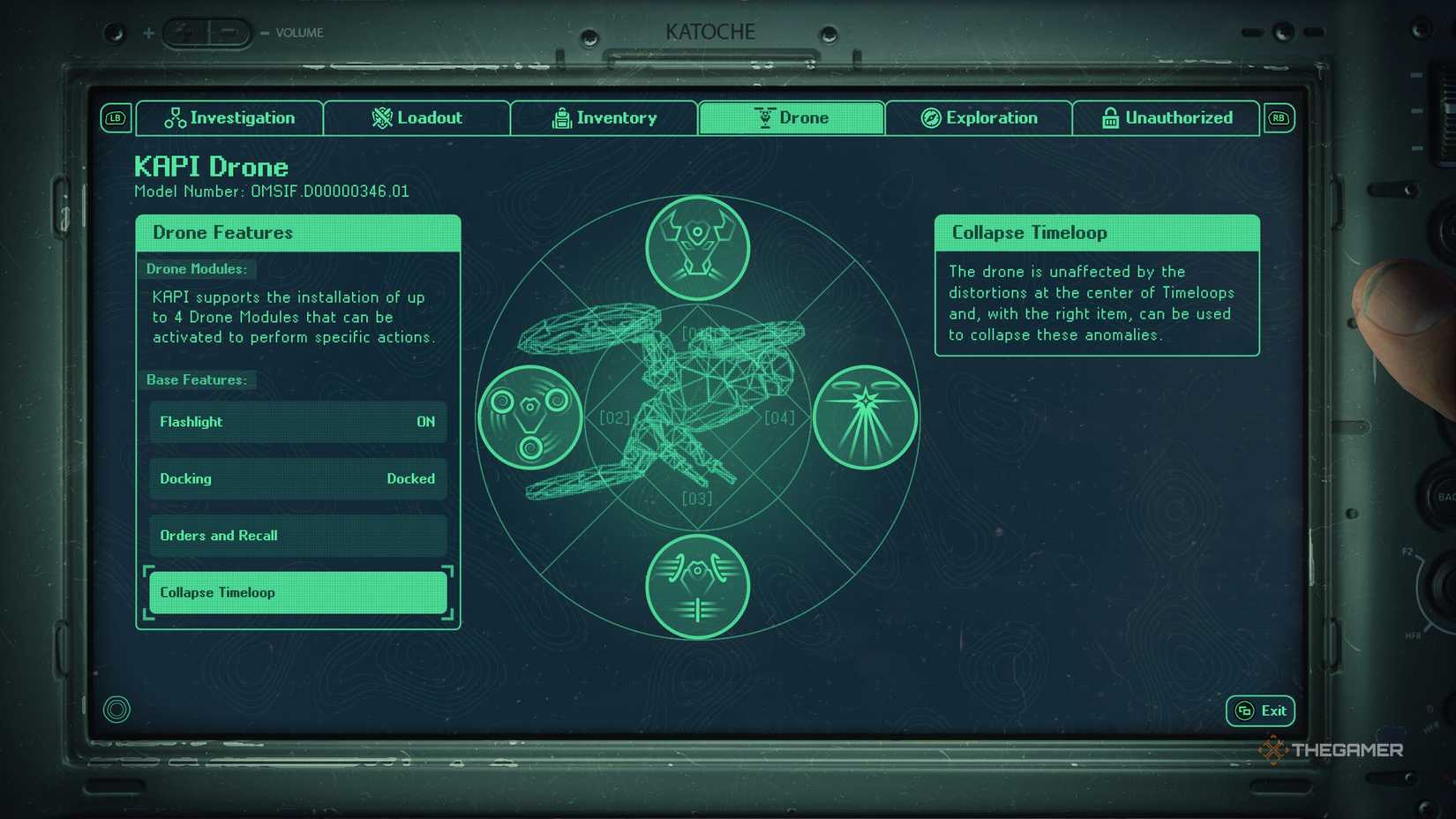Adjust the volume control
This screenshot has height=819, width=1456.
(209, 31)
